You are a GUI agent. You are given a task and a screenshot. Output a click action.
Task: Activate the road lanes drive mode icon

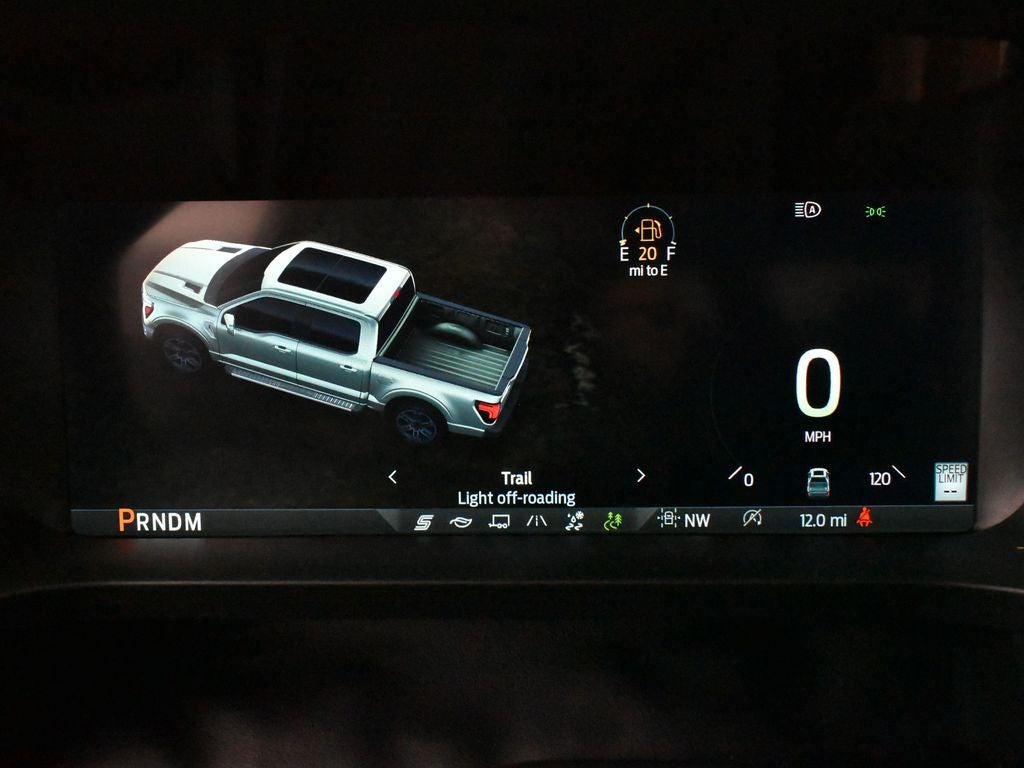pos(537,521)
